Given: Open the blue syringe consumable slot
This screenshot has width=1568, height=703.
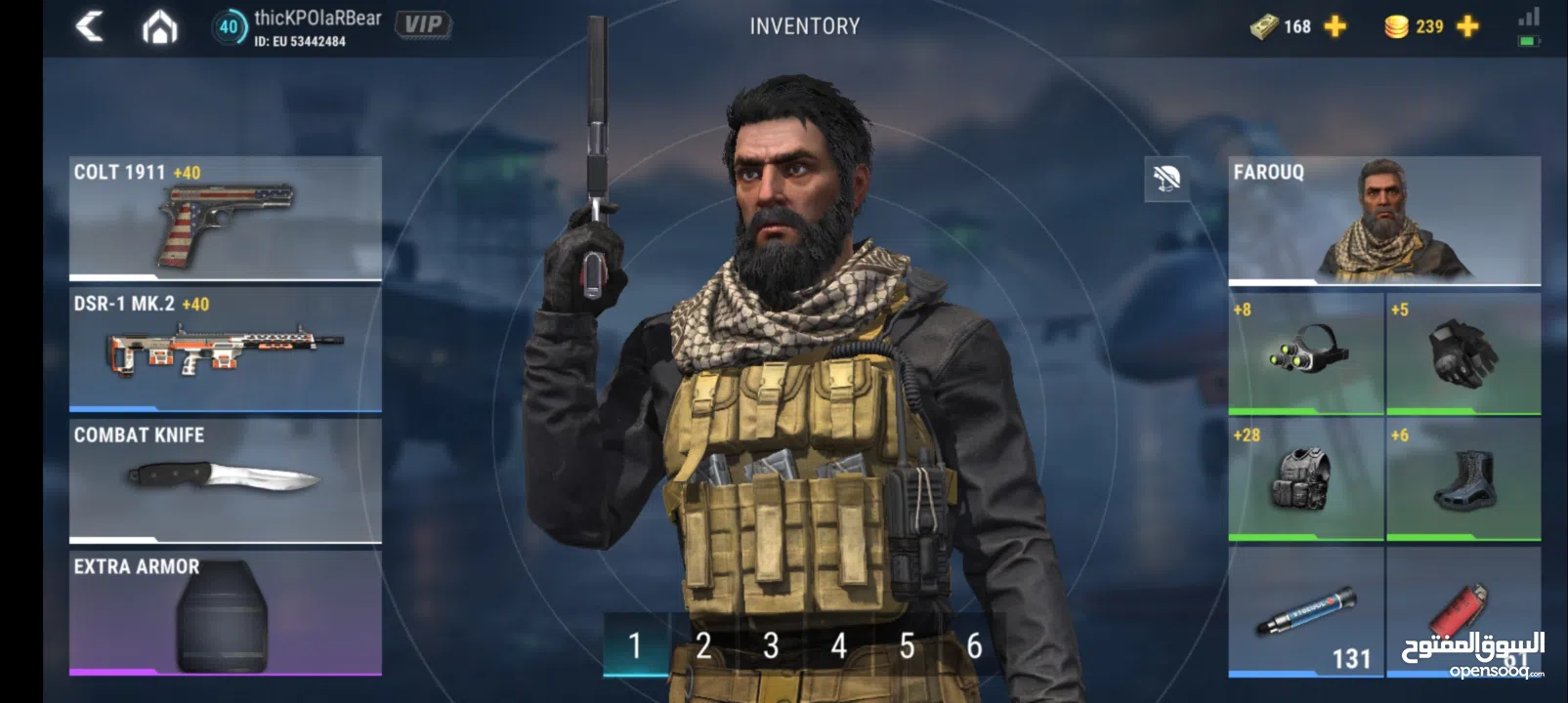Looking at the screenshot, I should (1305, 611).
